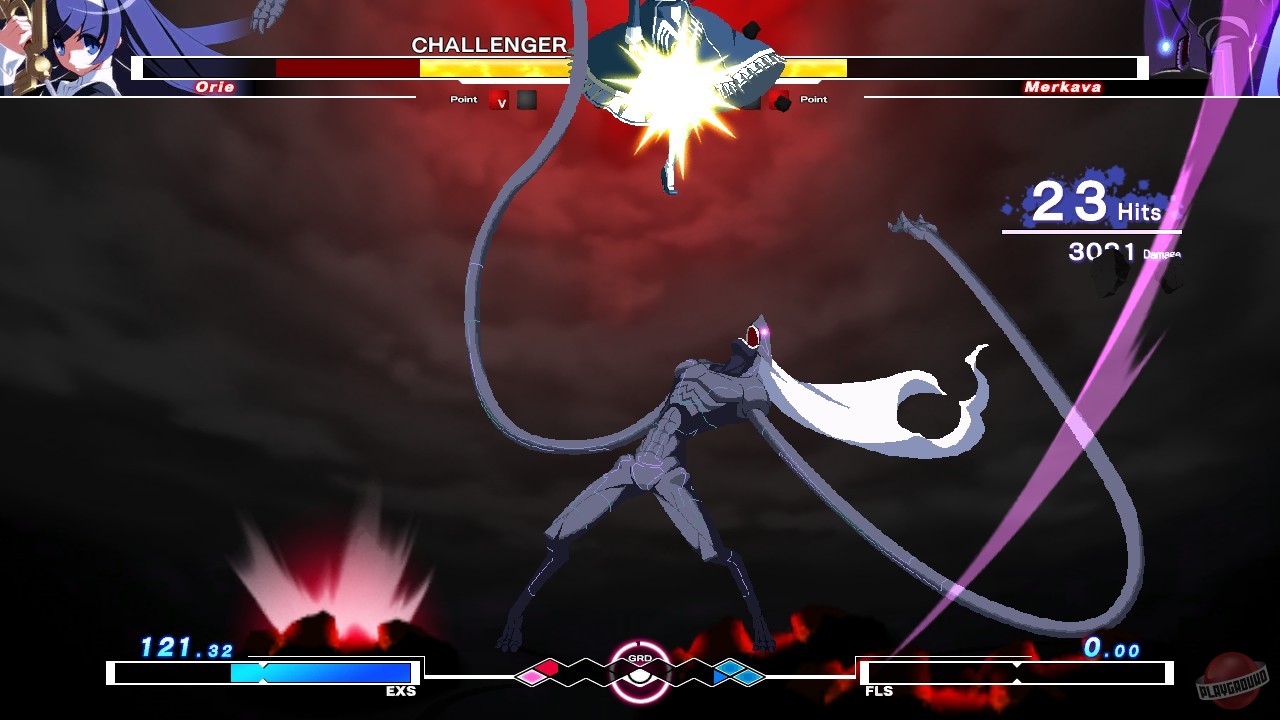Click the small 1 above the GRD meter
1280x720 pixels.
638,642
